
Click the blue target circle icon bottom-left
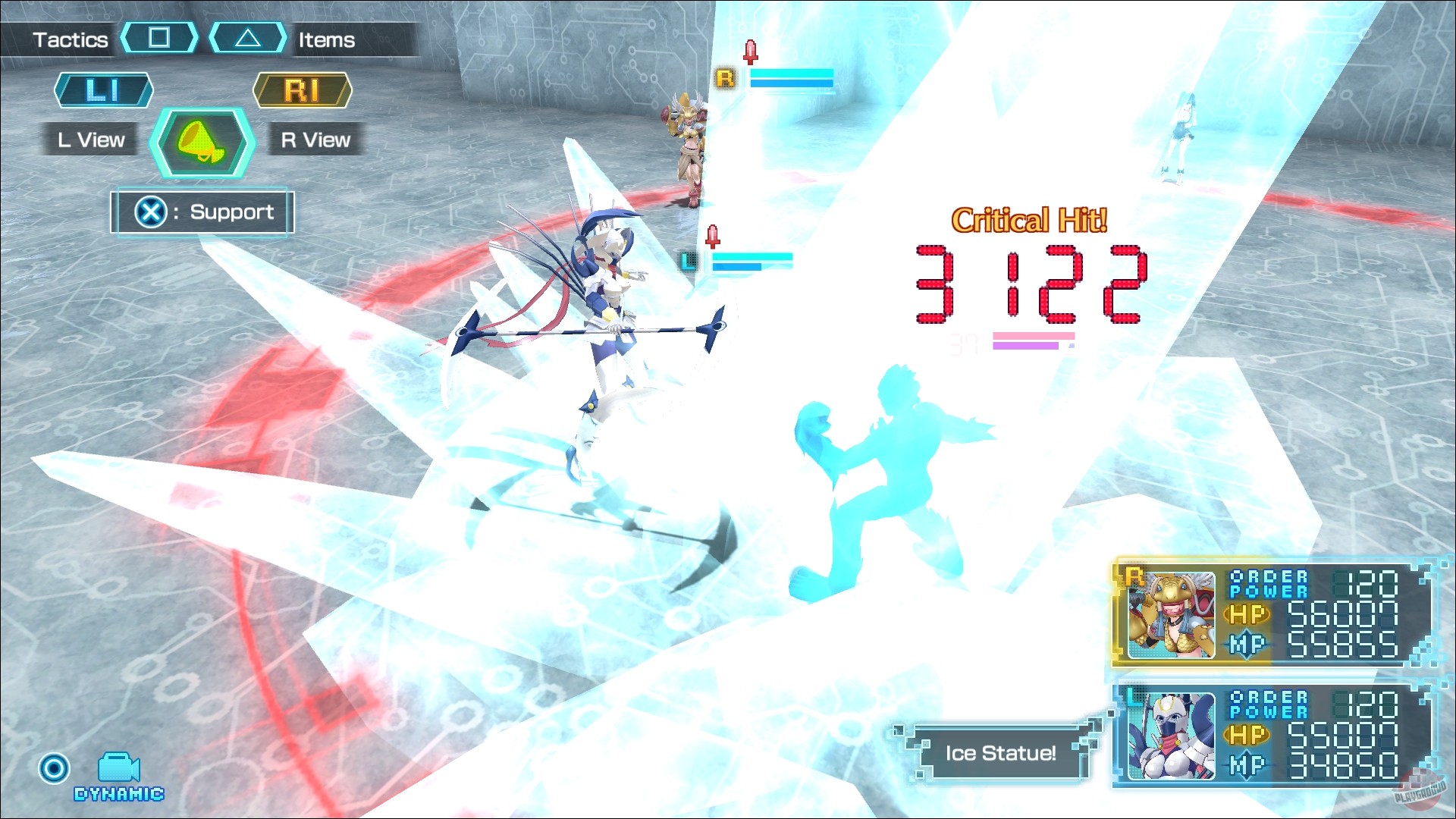[x=53, y=769]
